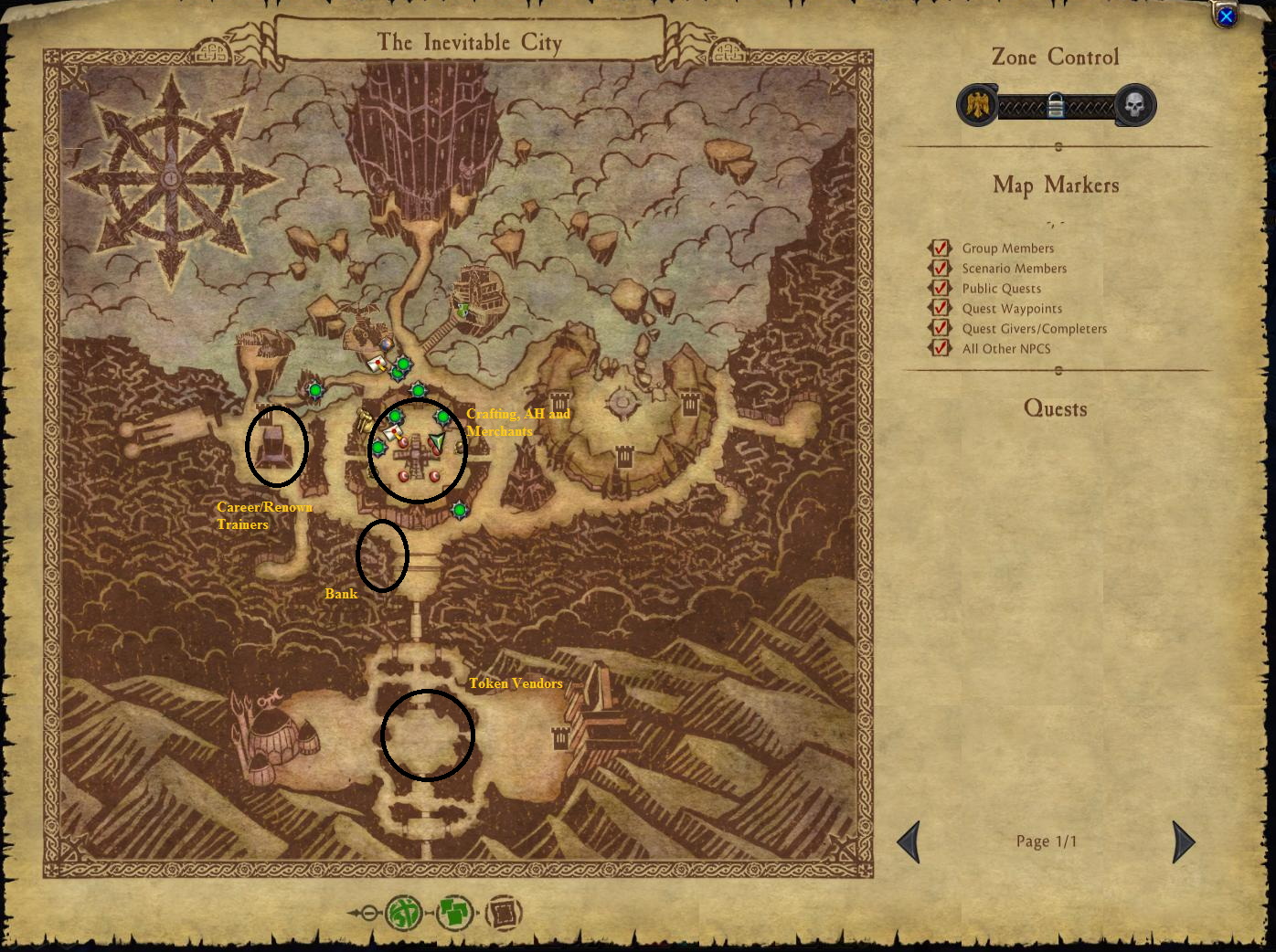This screenshot has height=952, width=1276.
Task: Select the green overlapping squares map level button
Action: (454, 912)
